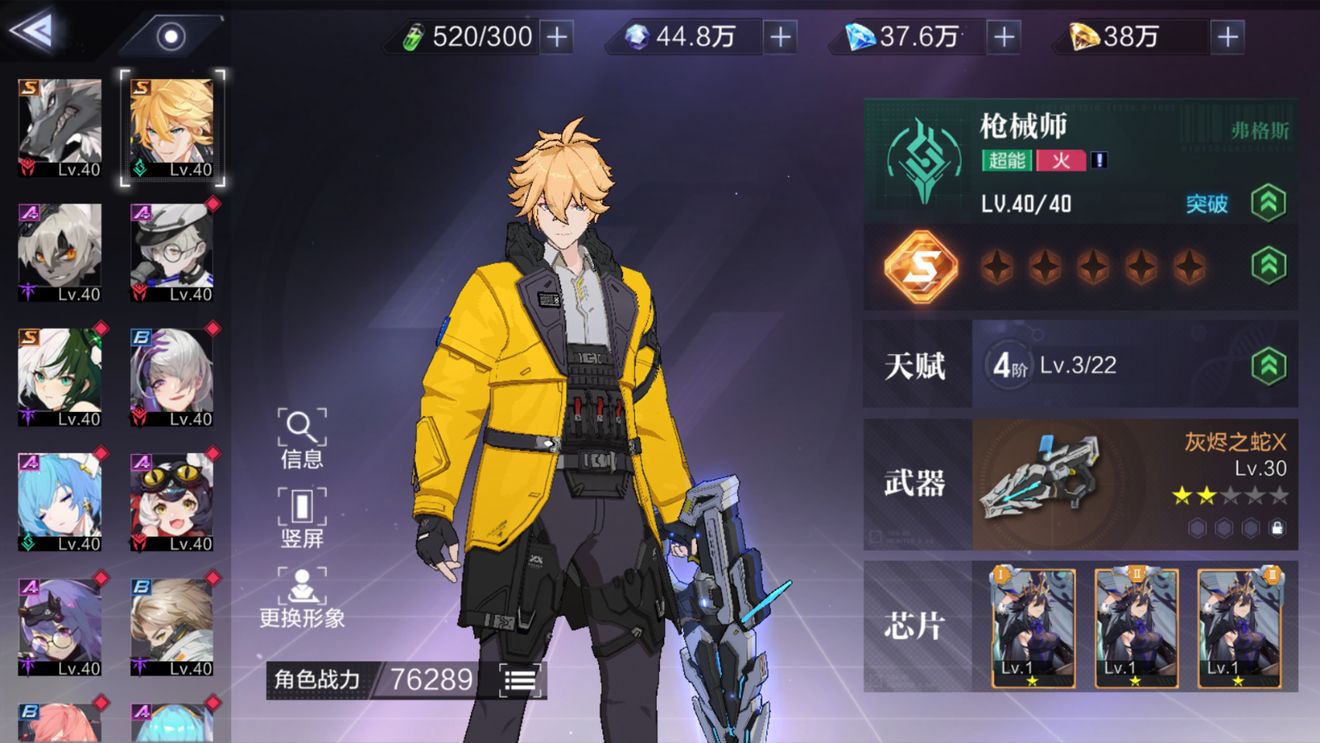Switch to 竖屏 portrait view
This screenshot has height=743, width=1320.
click(302, 517)
